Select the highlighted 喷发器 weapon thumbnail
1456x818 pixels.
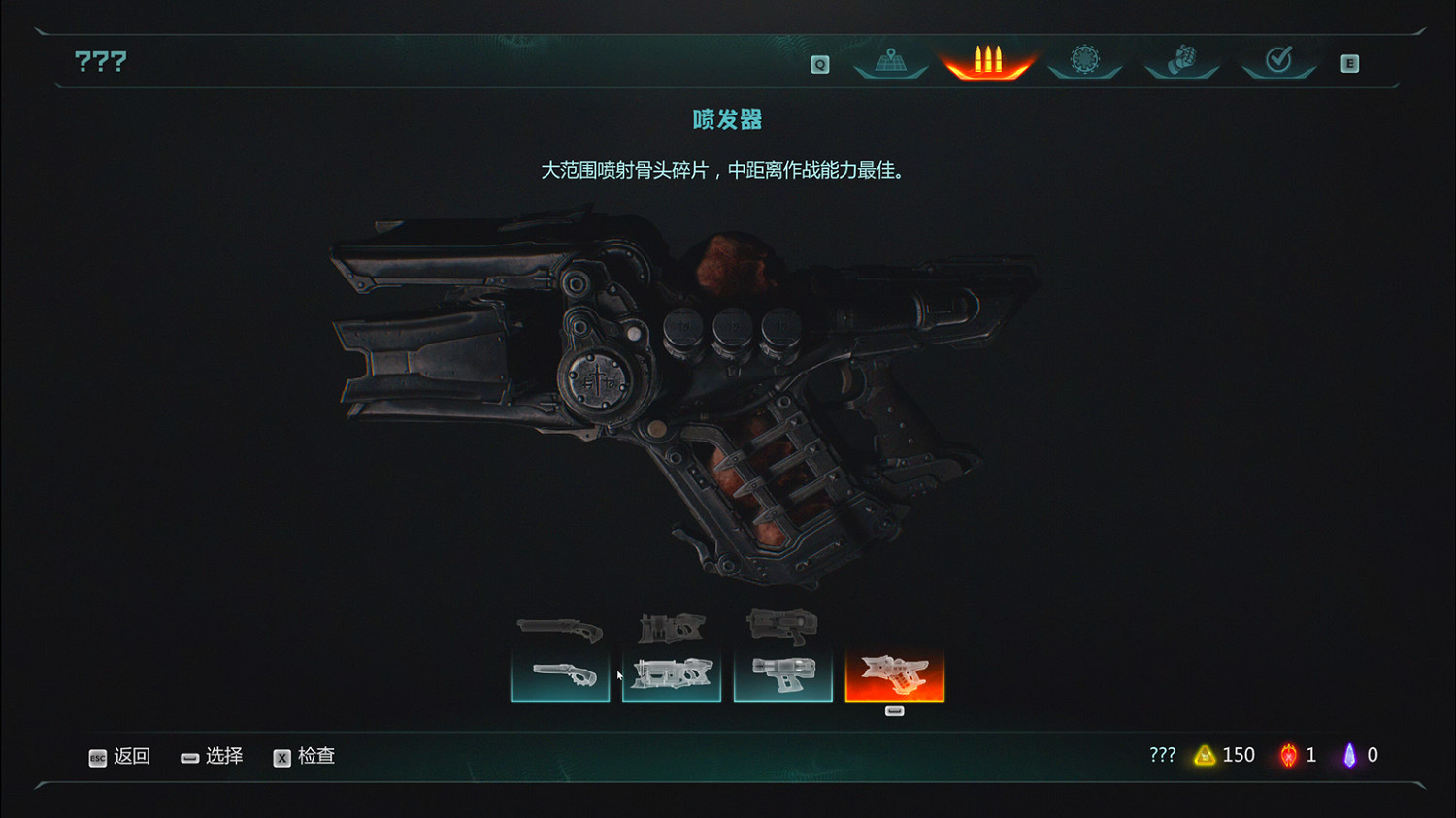click(x=895, y=674)
